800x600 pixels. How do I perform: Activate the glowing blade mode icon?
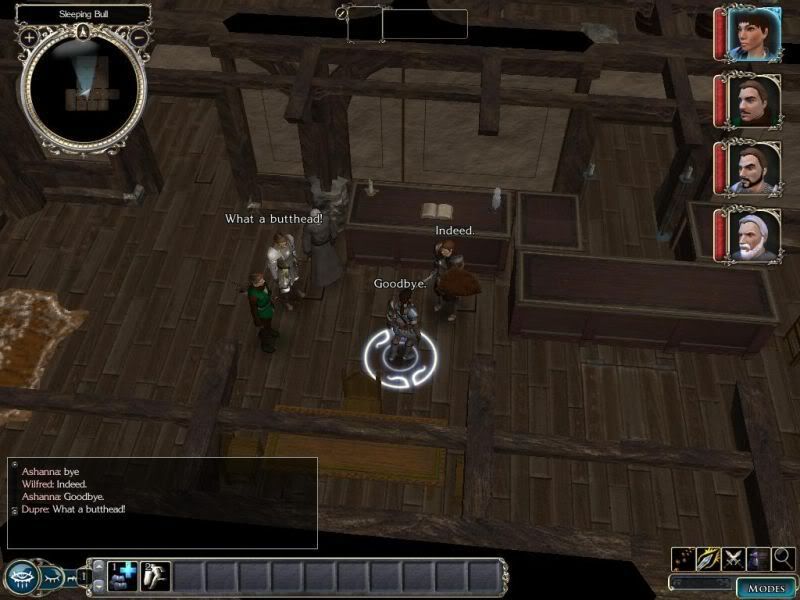coord(709,559)
